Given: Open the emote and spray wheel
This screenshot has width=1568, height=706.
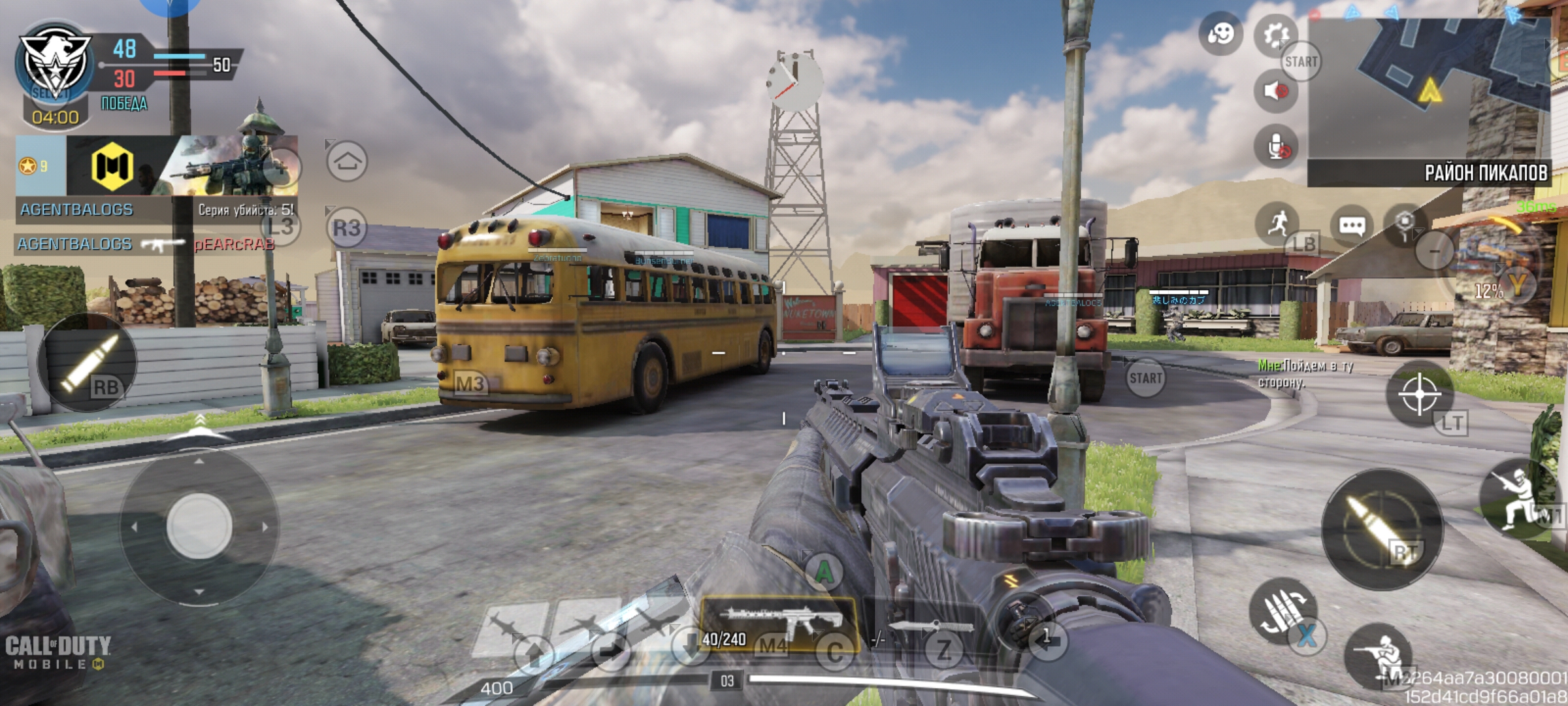Looking at the screenshot, I should coord(1220,33).
